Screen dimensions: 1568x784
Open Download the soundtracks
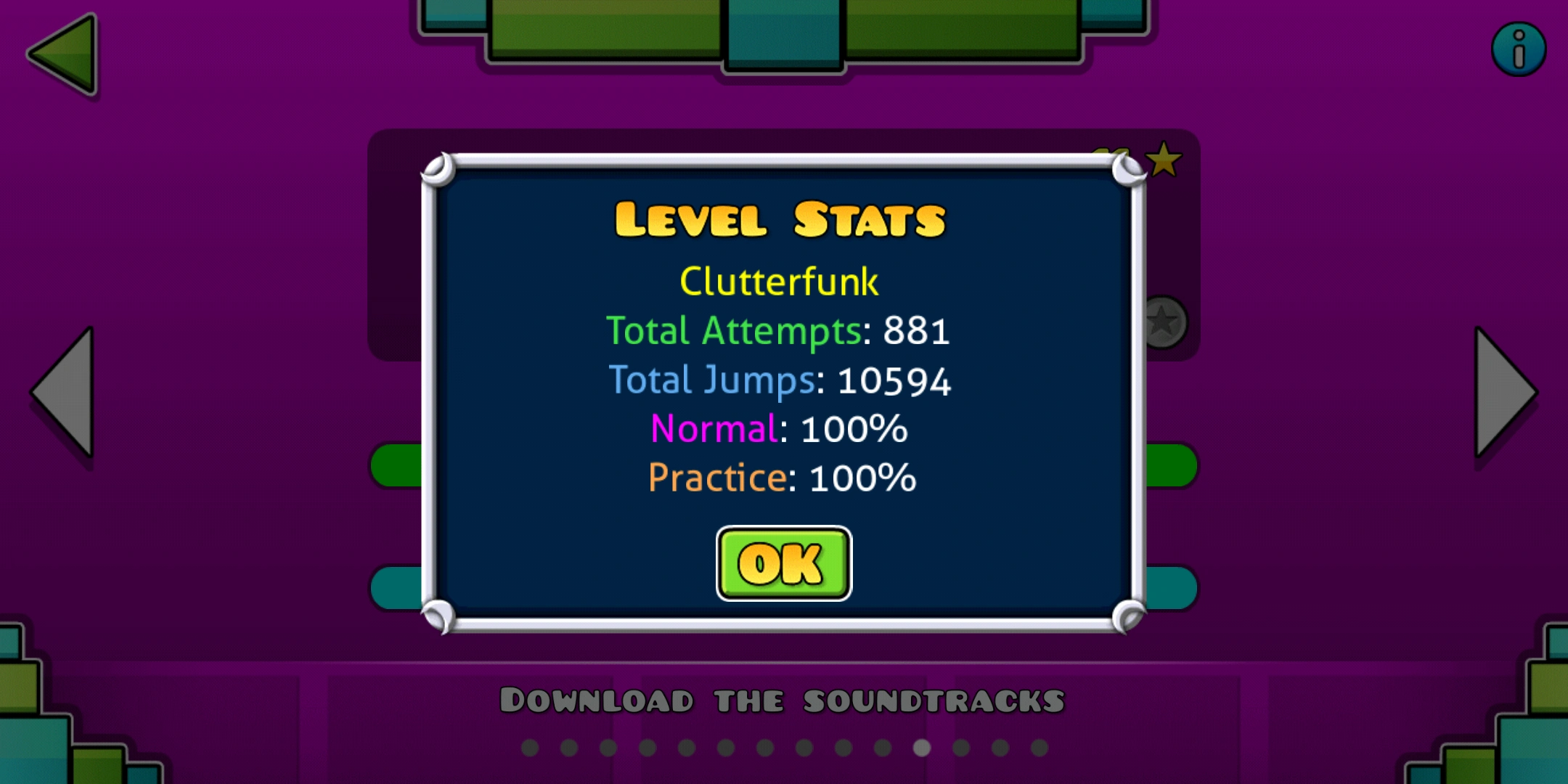pos(783,699)
